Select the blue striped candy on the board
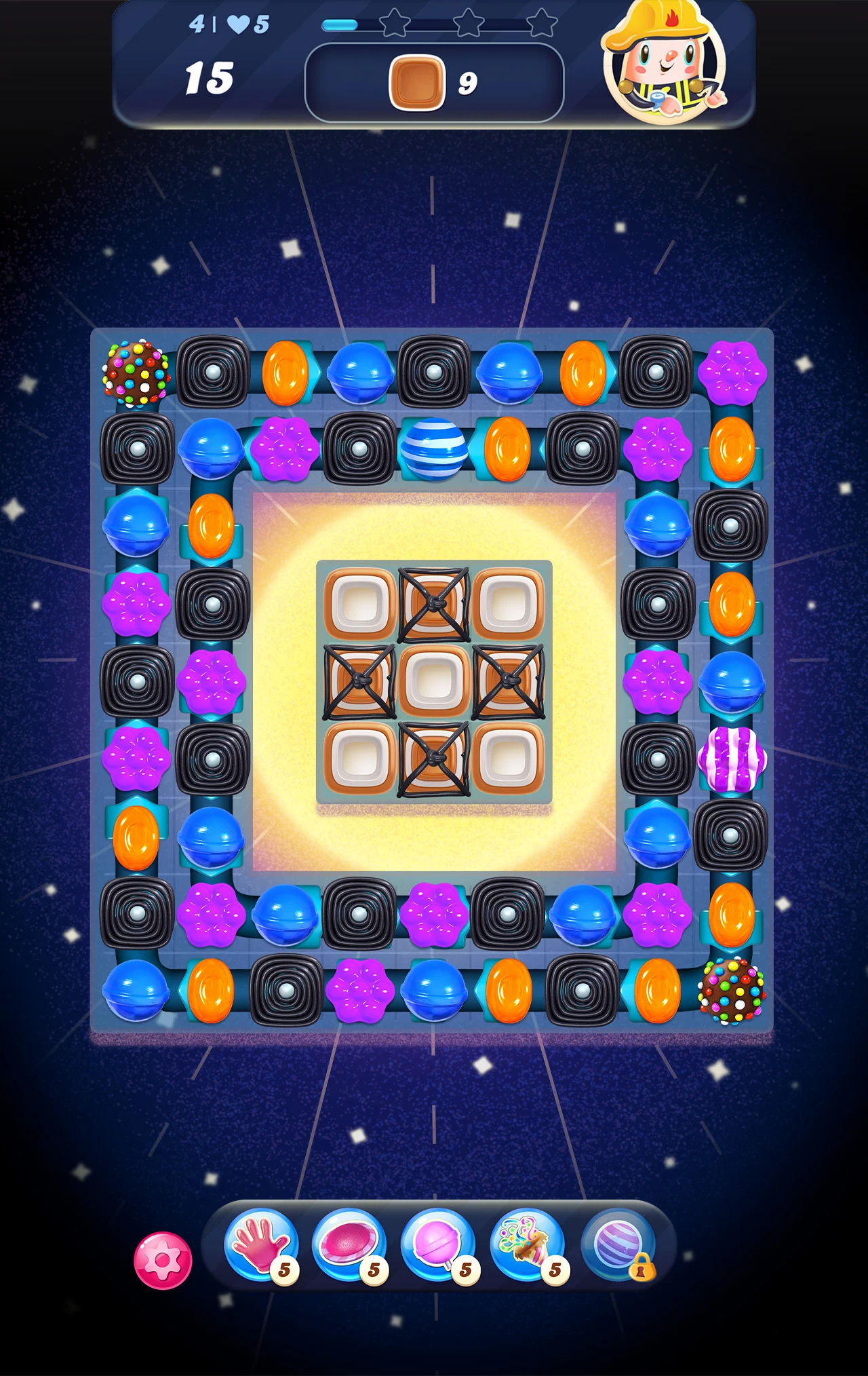The height and width of the screenshot is (1376, 868). pos(434,448)
